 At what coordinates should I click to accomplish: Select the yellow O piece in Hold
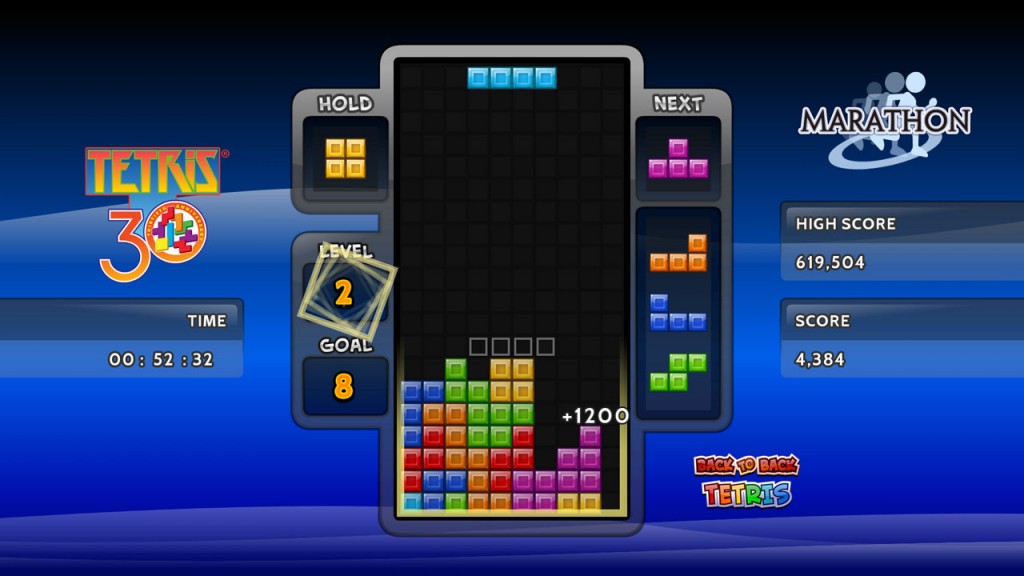pos(344,158)
